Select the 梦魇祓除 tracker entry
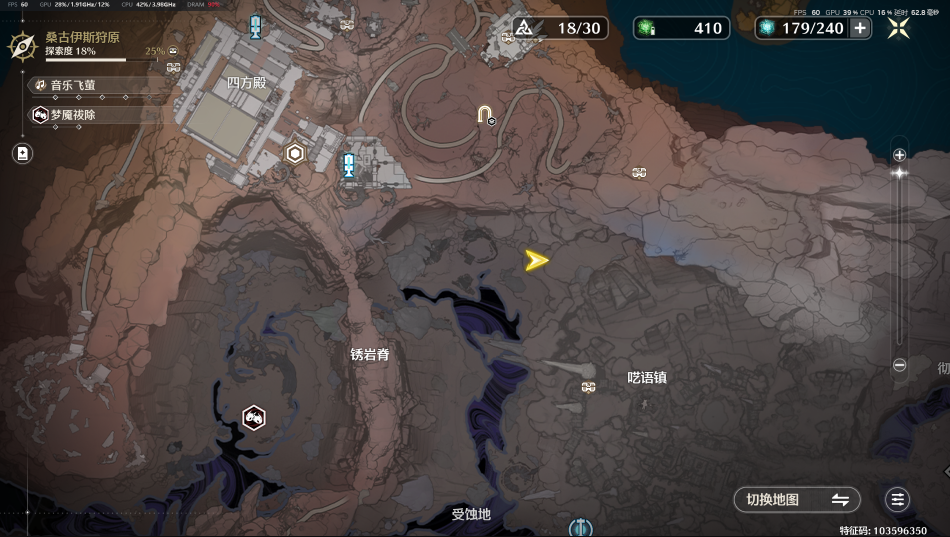This screenshot has width=950, height=537. tap(75, 115)
